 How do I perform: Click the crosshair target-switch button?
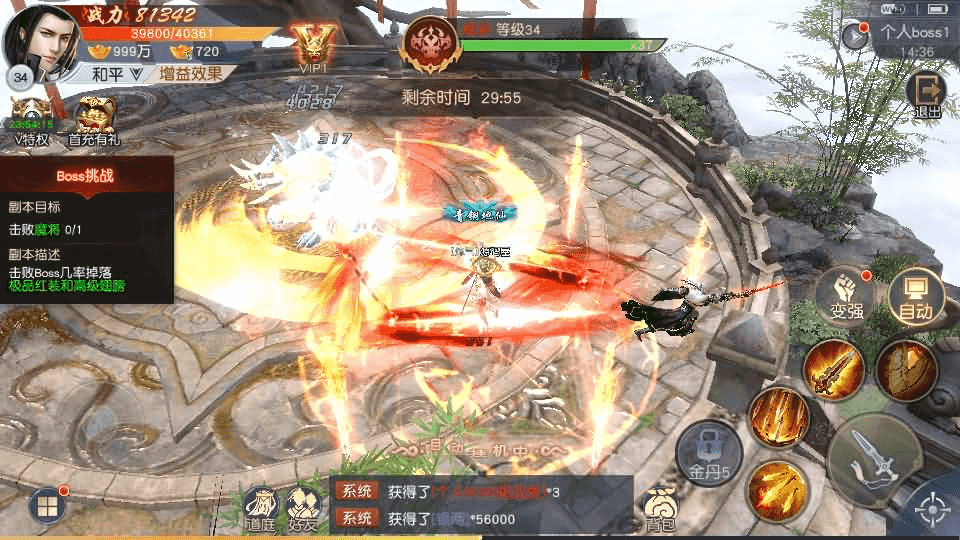coord(931,512)
